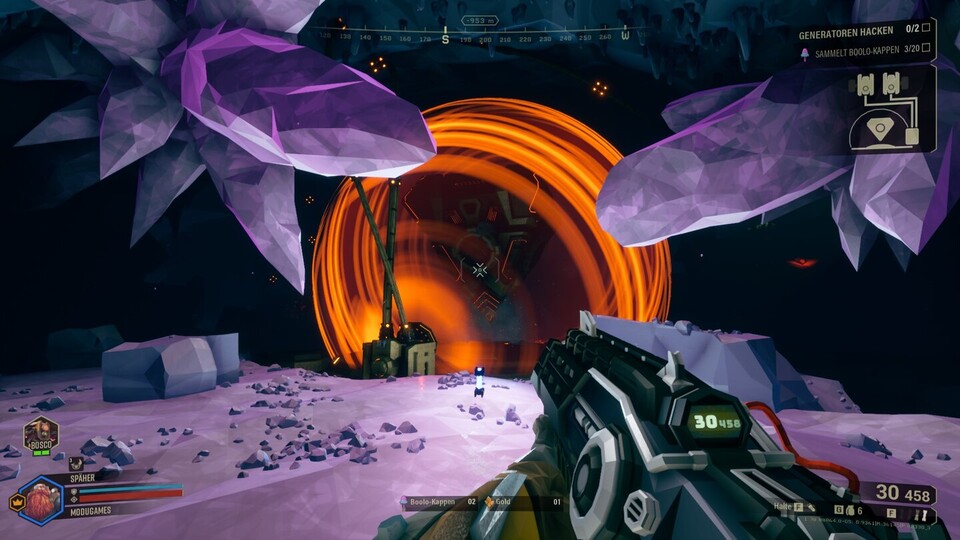Select the Bosco drone portrait
960x540 pixels.
pyautogui.click(x=42, y=435)
